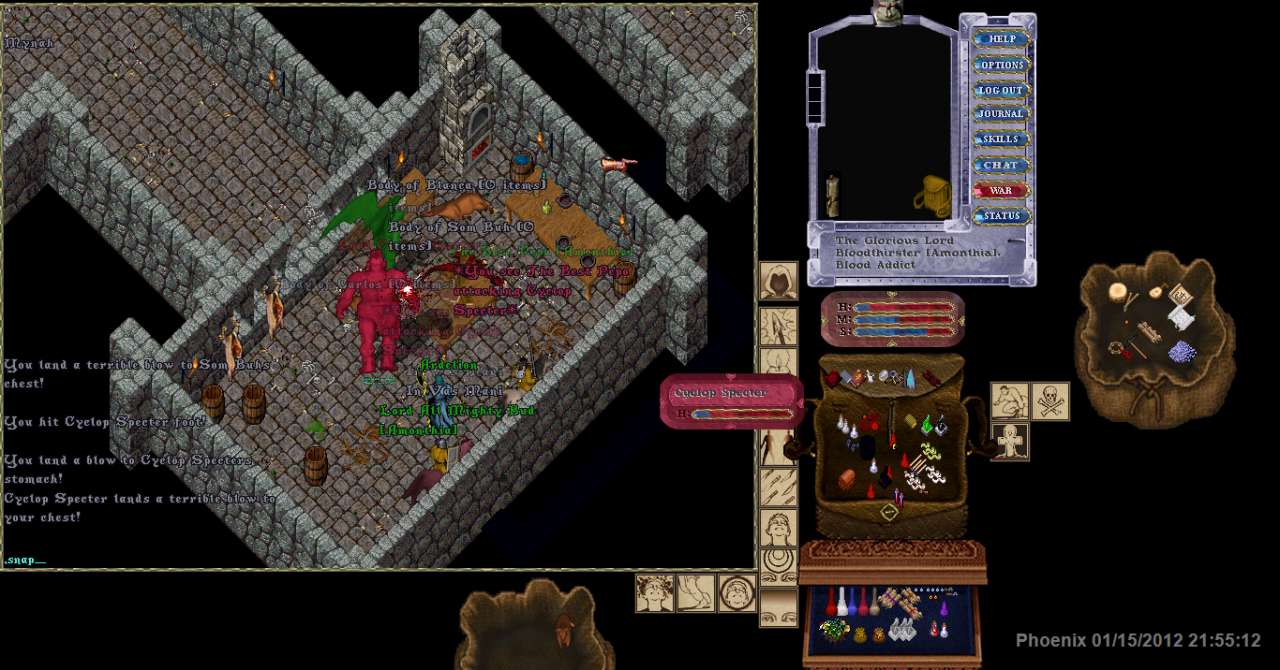Click the ankh cross icon
This screenshot has width=1280, height=670.
1010,441
